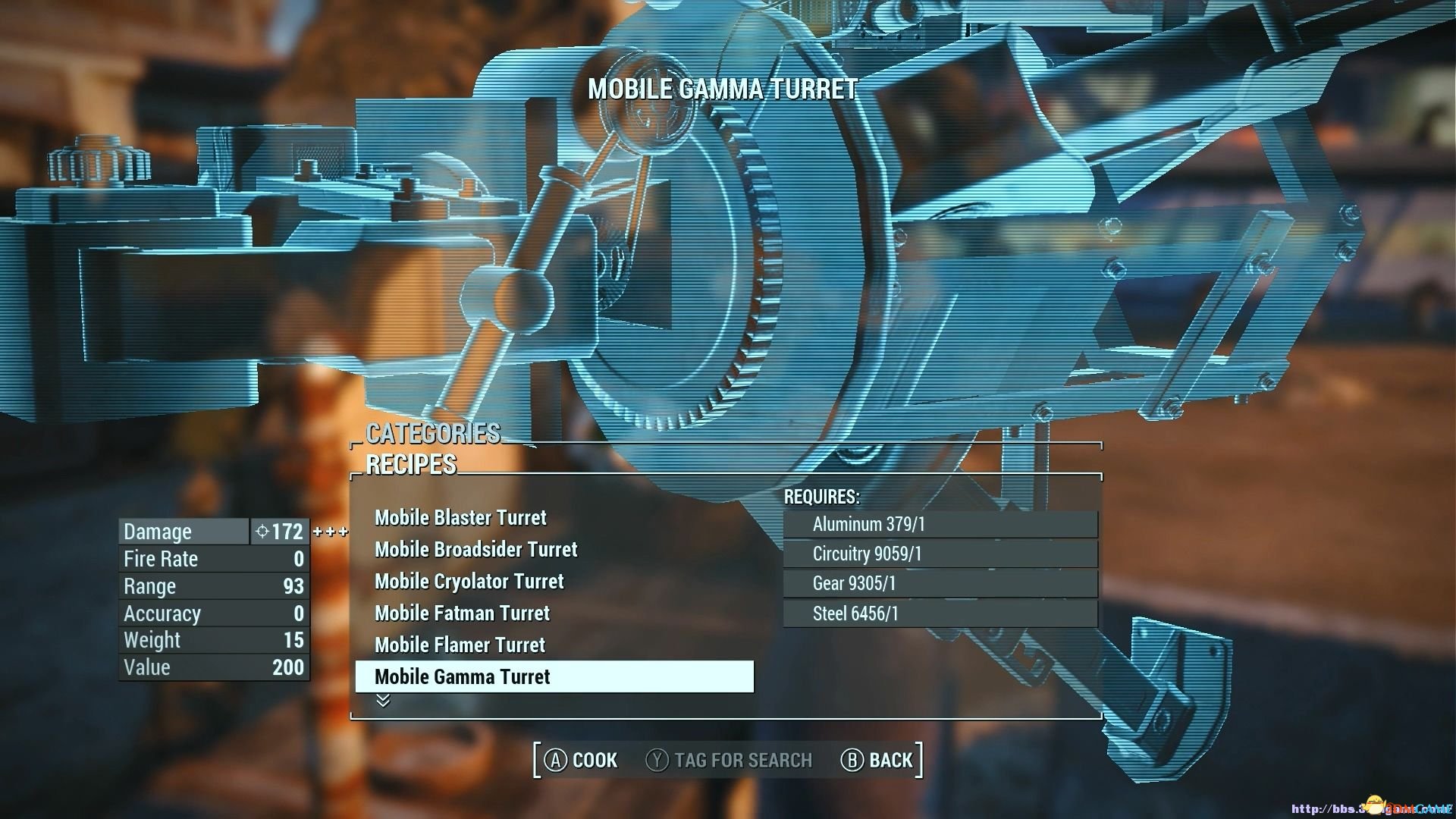Select the Gear requirement row

(940, 584)
